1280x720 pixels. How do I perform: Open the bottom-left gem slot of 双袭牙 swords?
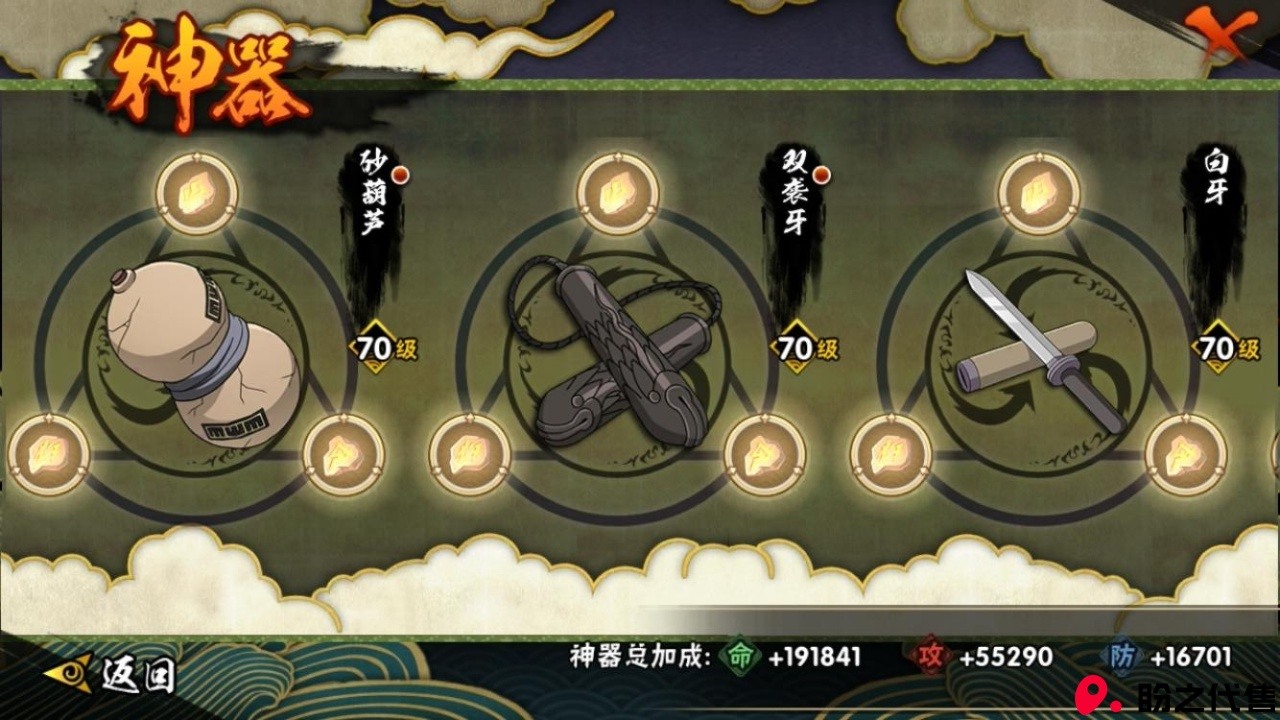click(x=470, y=454)
